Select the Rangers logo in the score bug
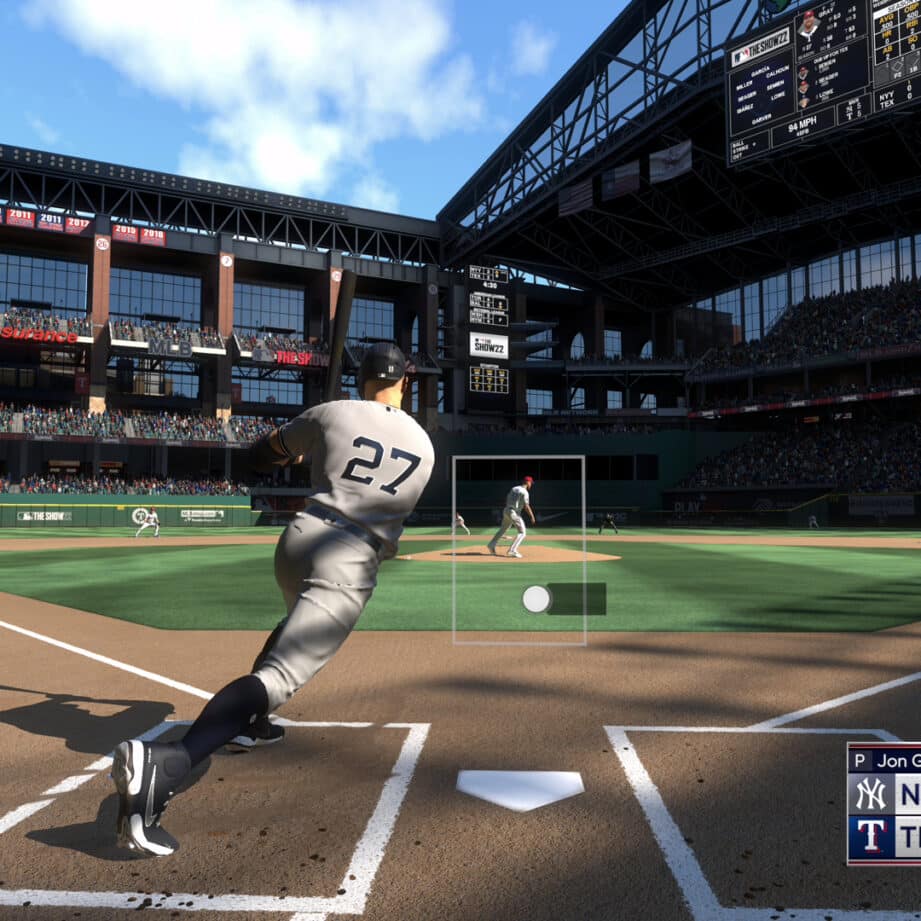The height and width of the screenshot is (921, 921). tap(871, 836)
